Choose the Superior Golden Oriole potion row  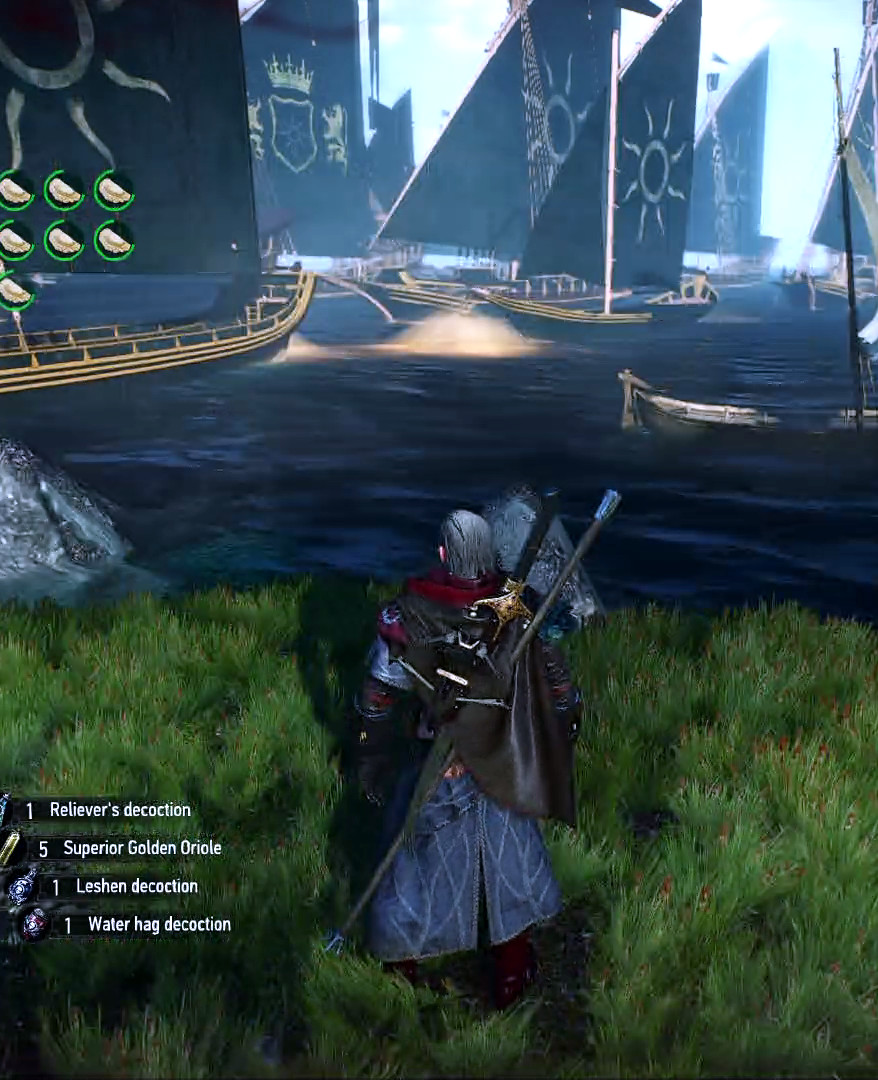click(141, 848)
